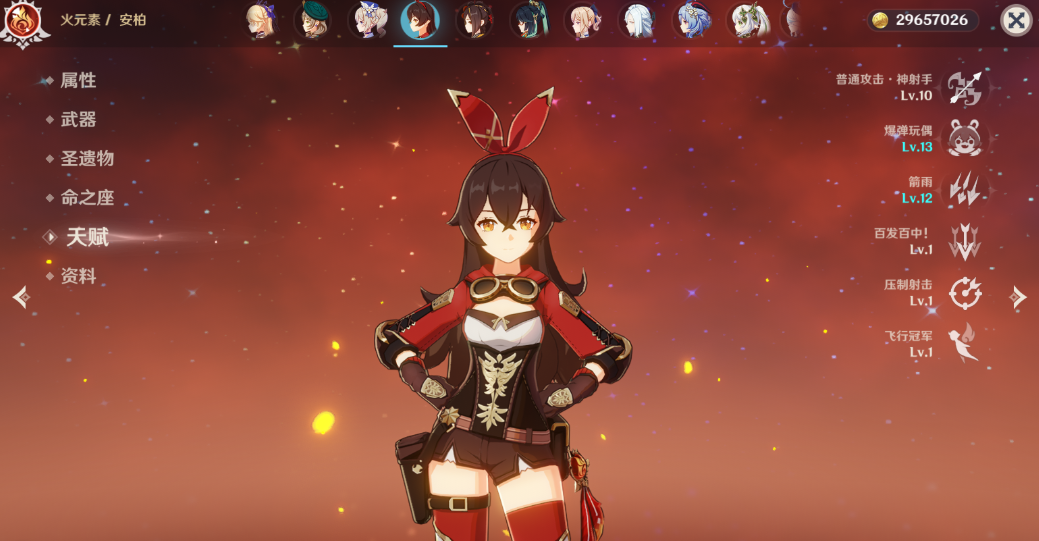This screenshot has height=541, width=1039.
Task: Open the 属性 (Attributes) menu entry
Action: tap(77, 81)
